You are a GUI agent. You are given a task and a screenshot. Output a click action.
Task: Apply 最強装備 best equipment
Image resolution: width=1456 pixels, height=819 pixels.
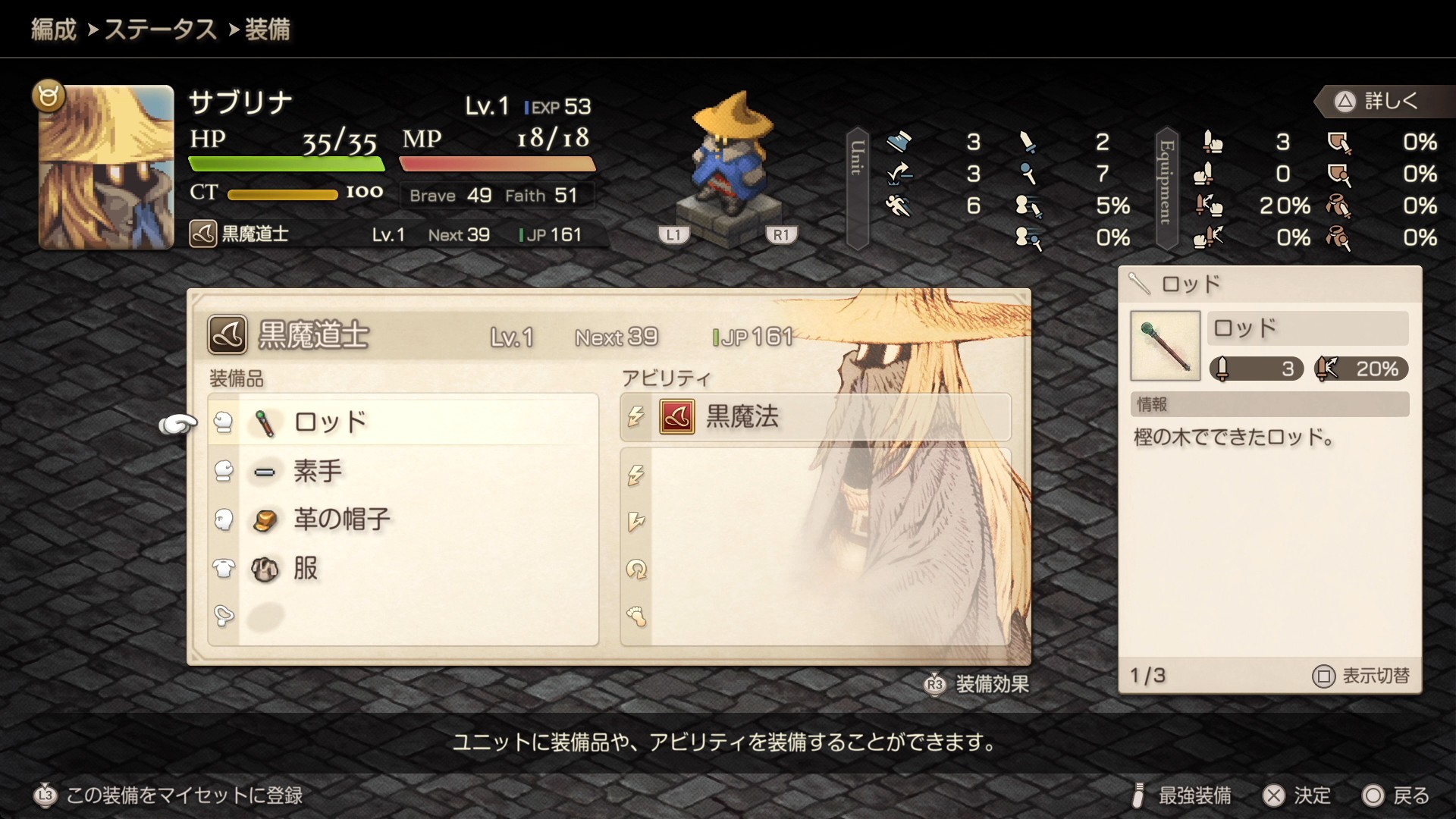(1181, 795)
